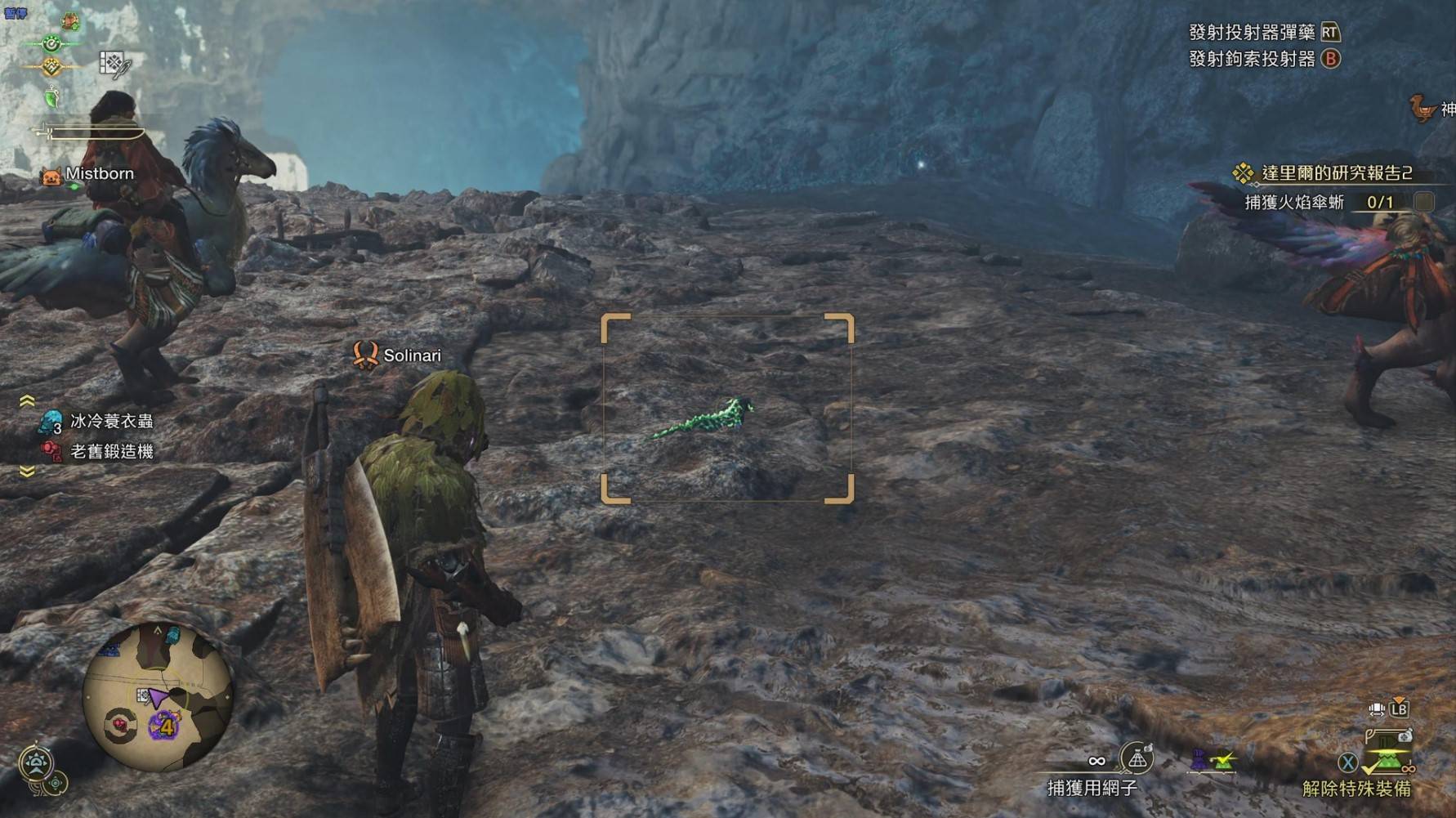Collapse the tracked list with the down chevron
Screen dimensions: 1456x818
[27, 472]
